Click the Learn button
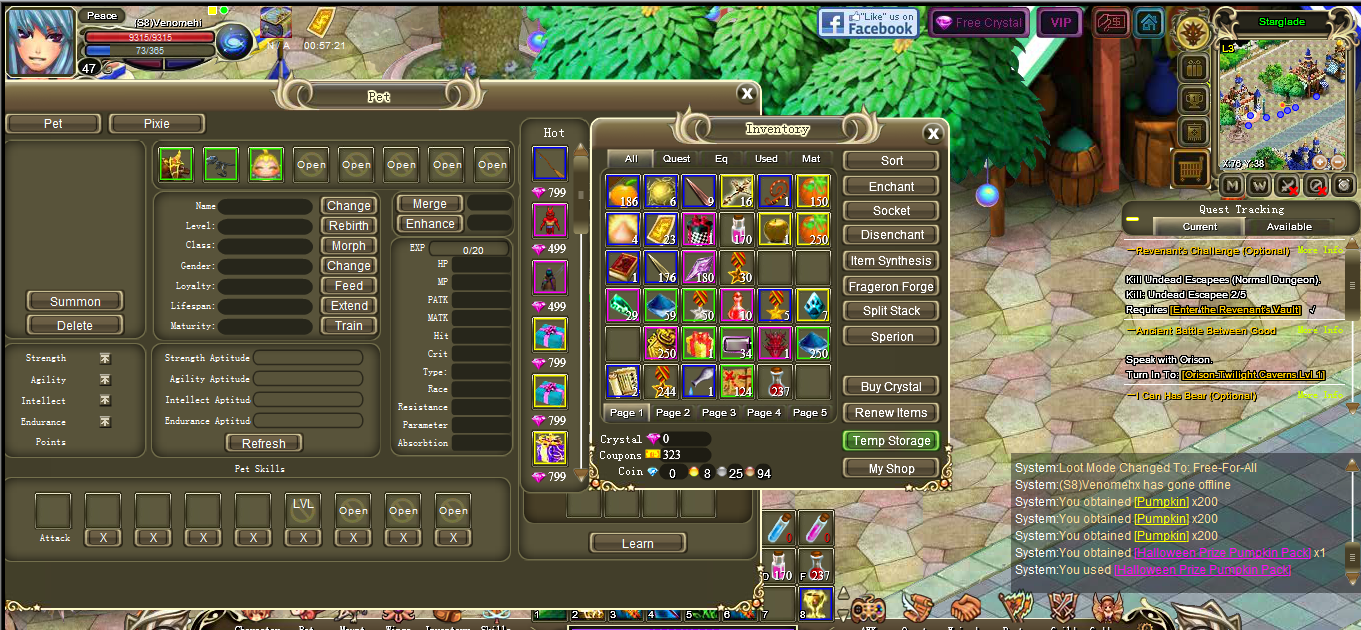Image resolution: width=1361 pixels, height=630 pixels. click(637, 543)
